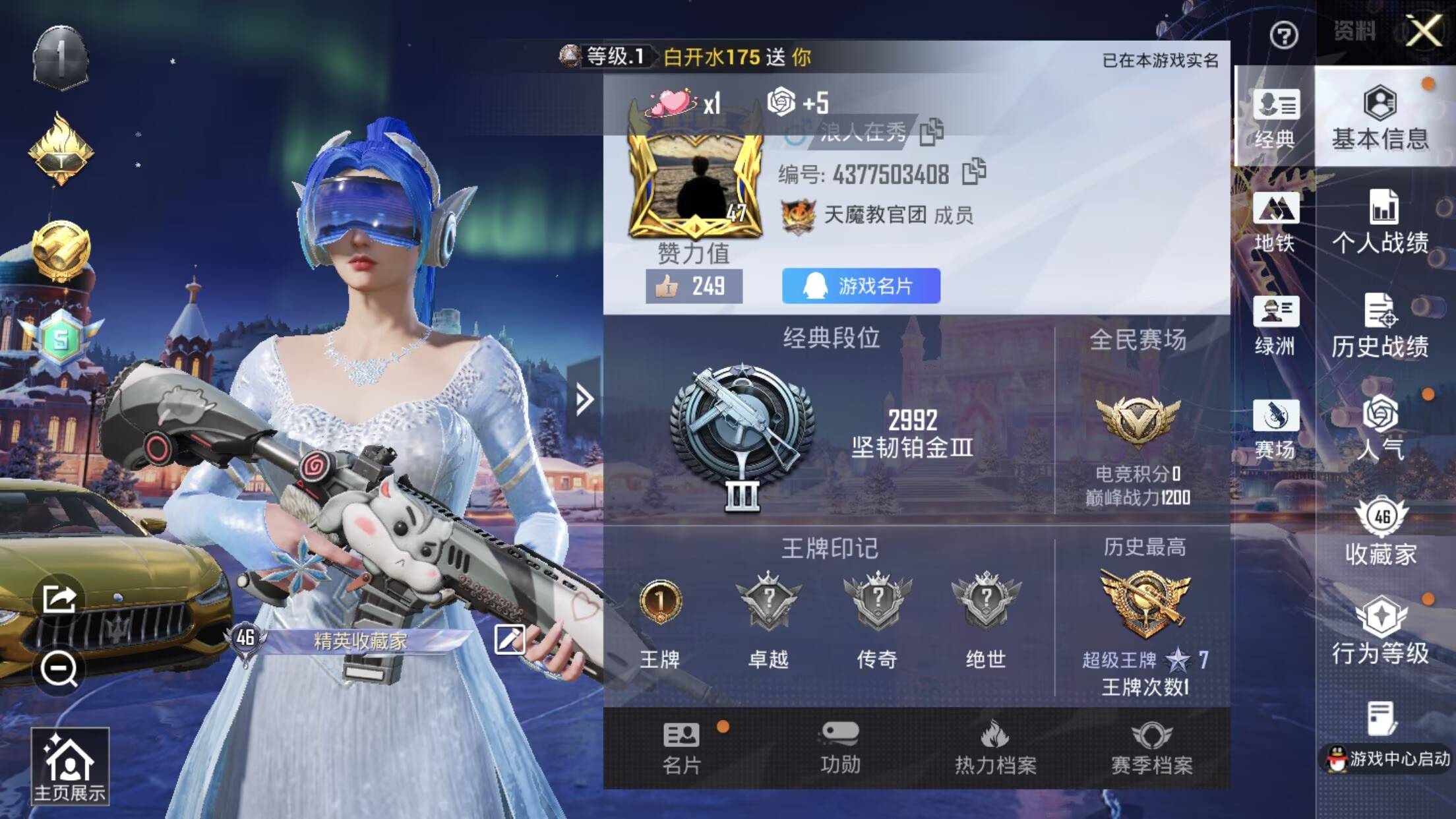Switch to the 绿洲 mode tab
The width and height of the screenshot is (1456, 819).
click(x=1275, y=326)
